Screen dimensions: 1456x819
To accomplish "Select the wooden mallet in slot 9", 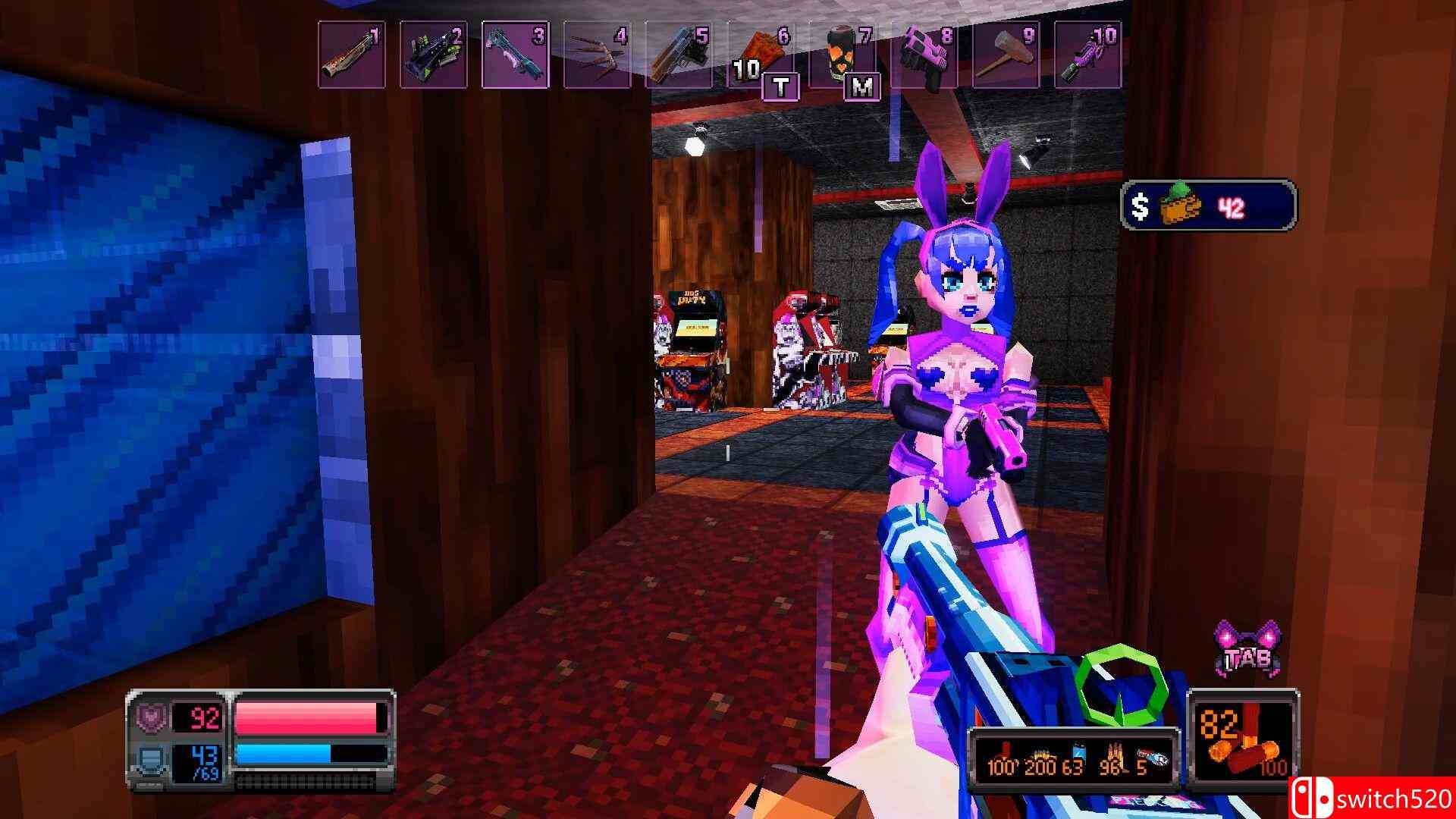I will [x=1005, y=53].
